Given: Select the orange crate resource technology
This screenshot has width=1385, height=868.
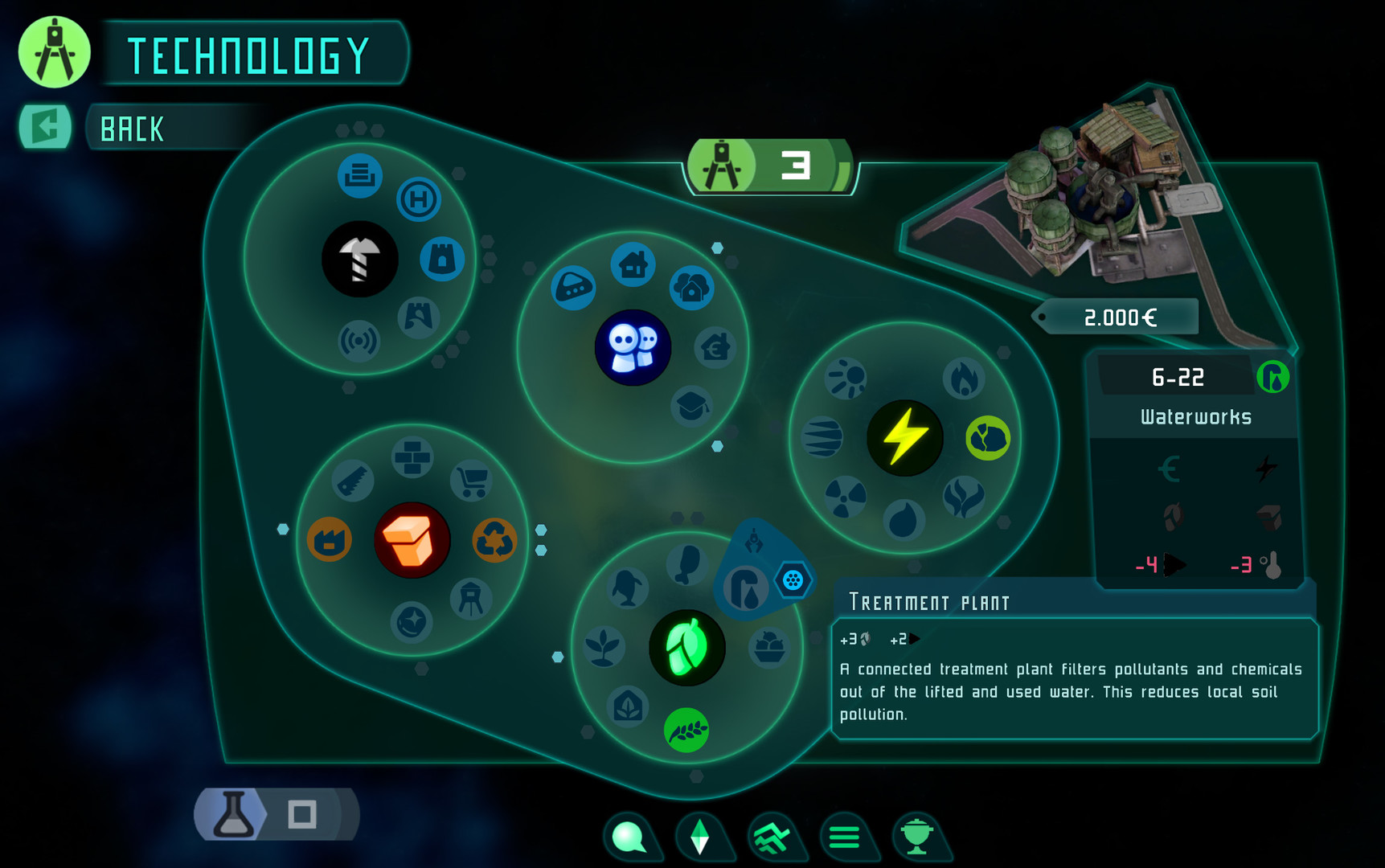Looking at the screenshot, I should pos(412,540).
